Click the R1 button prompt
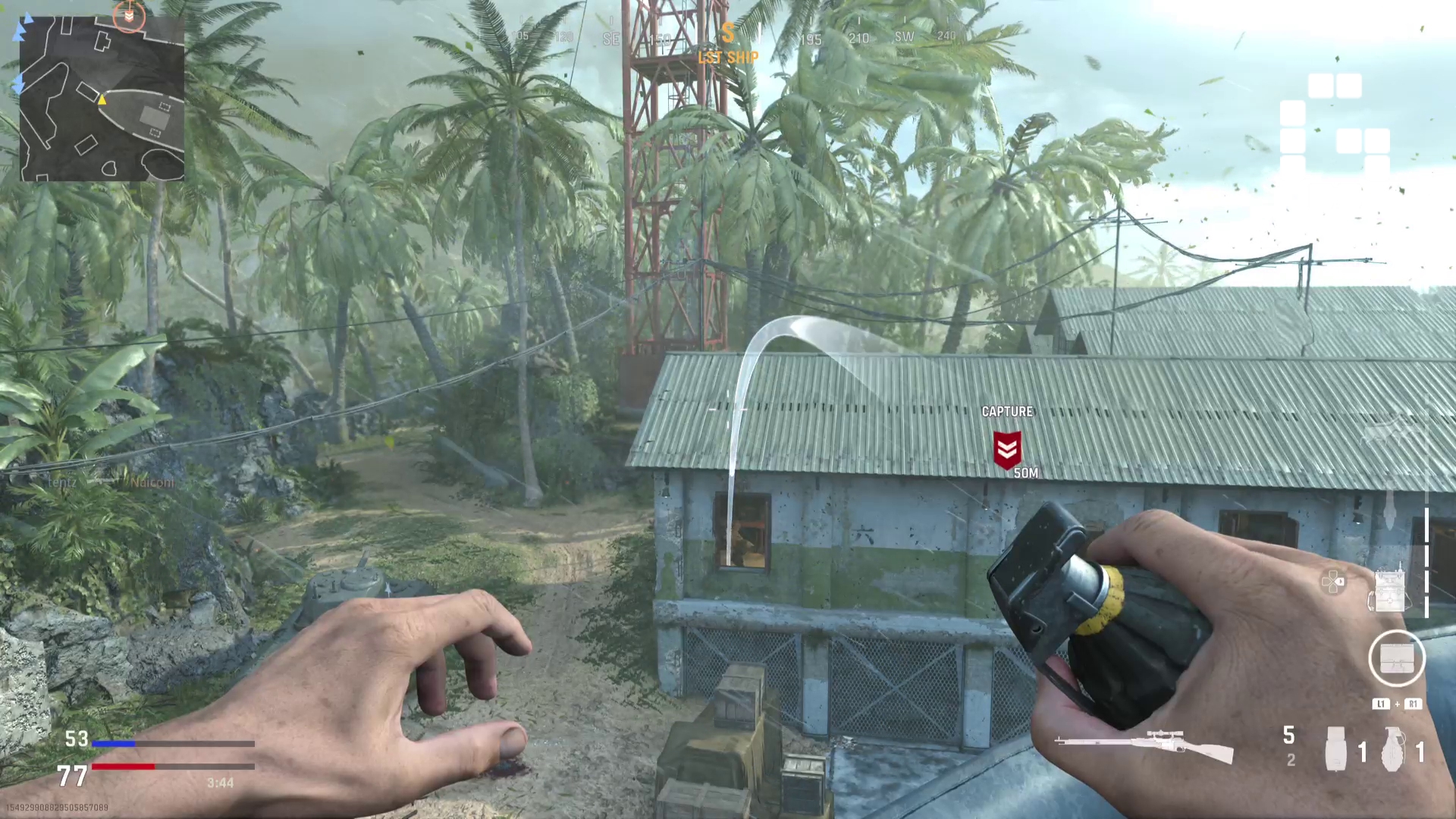1456x819 pixels. coord(1413,704)
